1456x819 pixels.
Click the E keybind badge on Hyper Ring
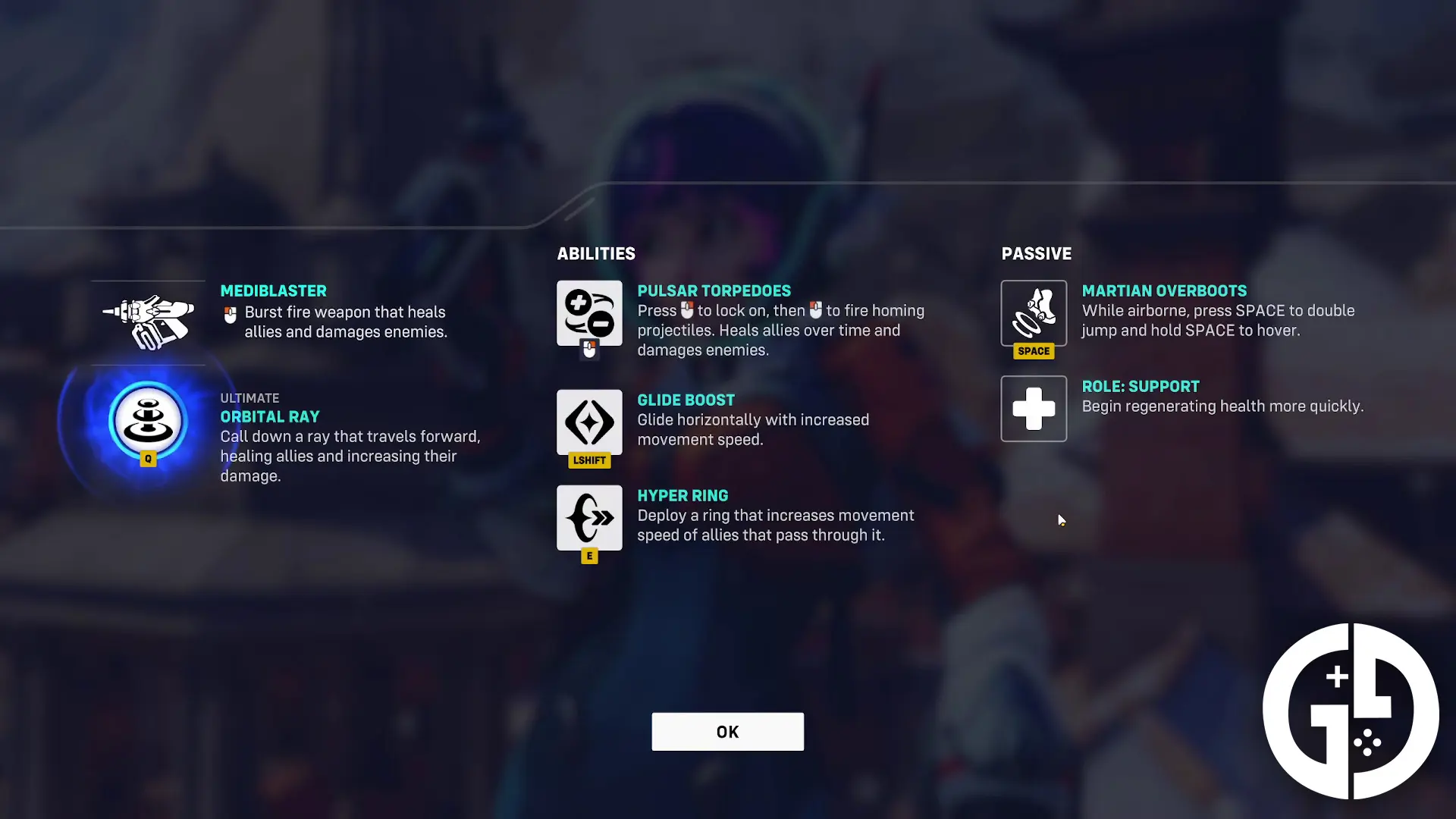pyautogui.click(x=589, y=556)
